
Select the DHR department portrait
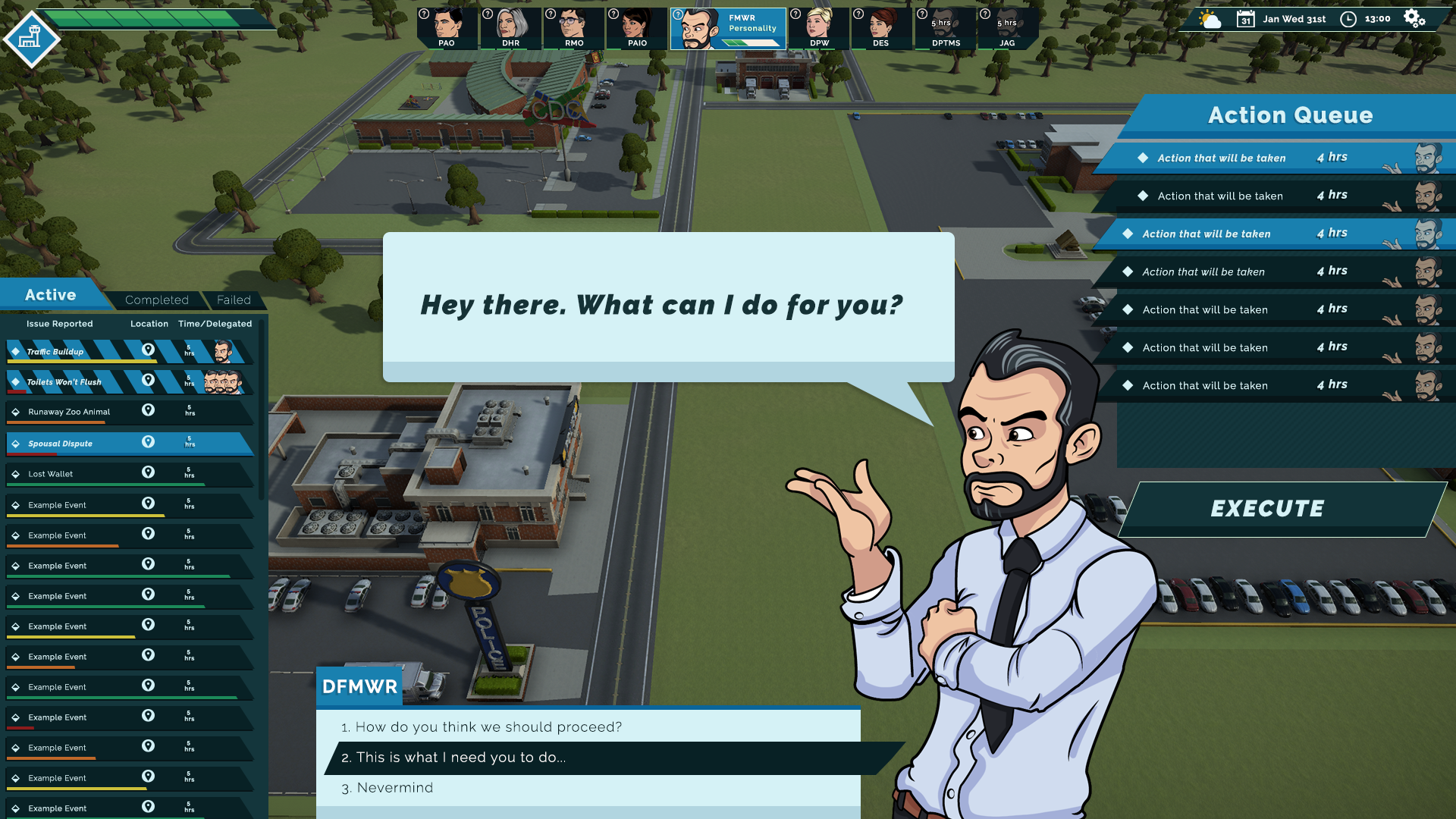click(510, 24)
